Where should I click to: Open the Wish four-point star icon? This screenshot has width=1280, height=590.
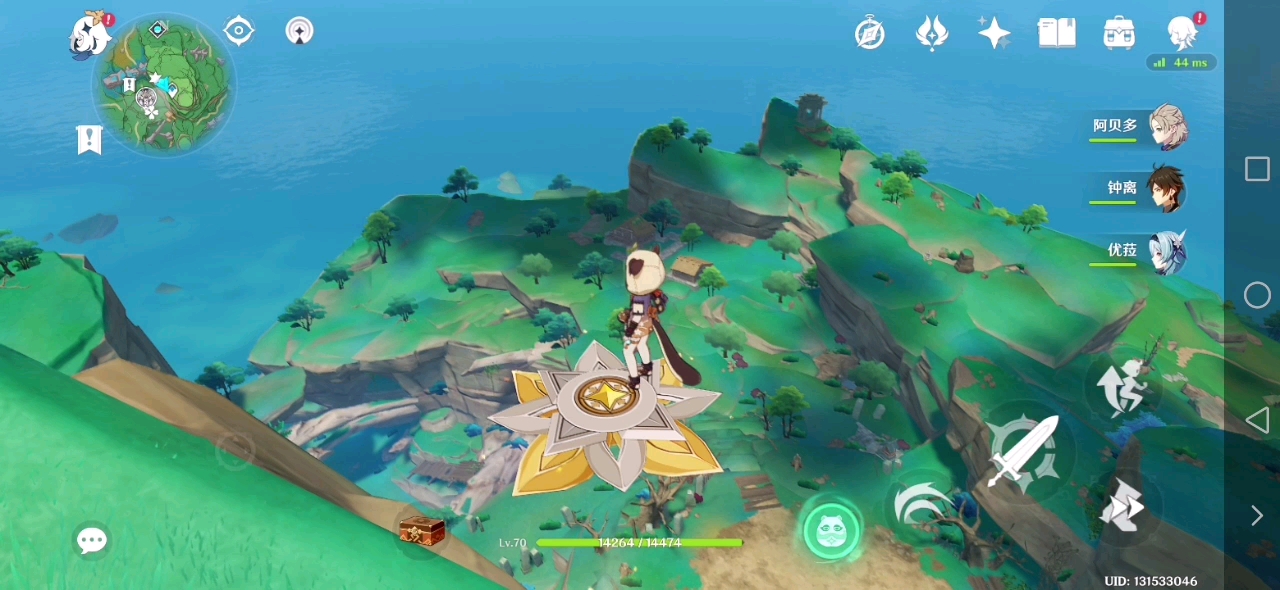(x=994, y=33)
